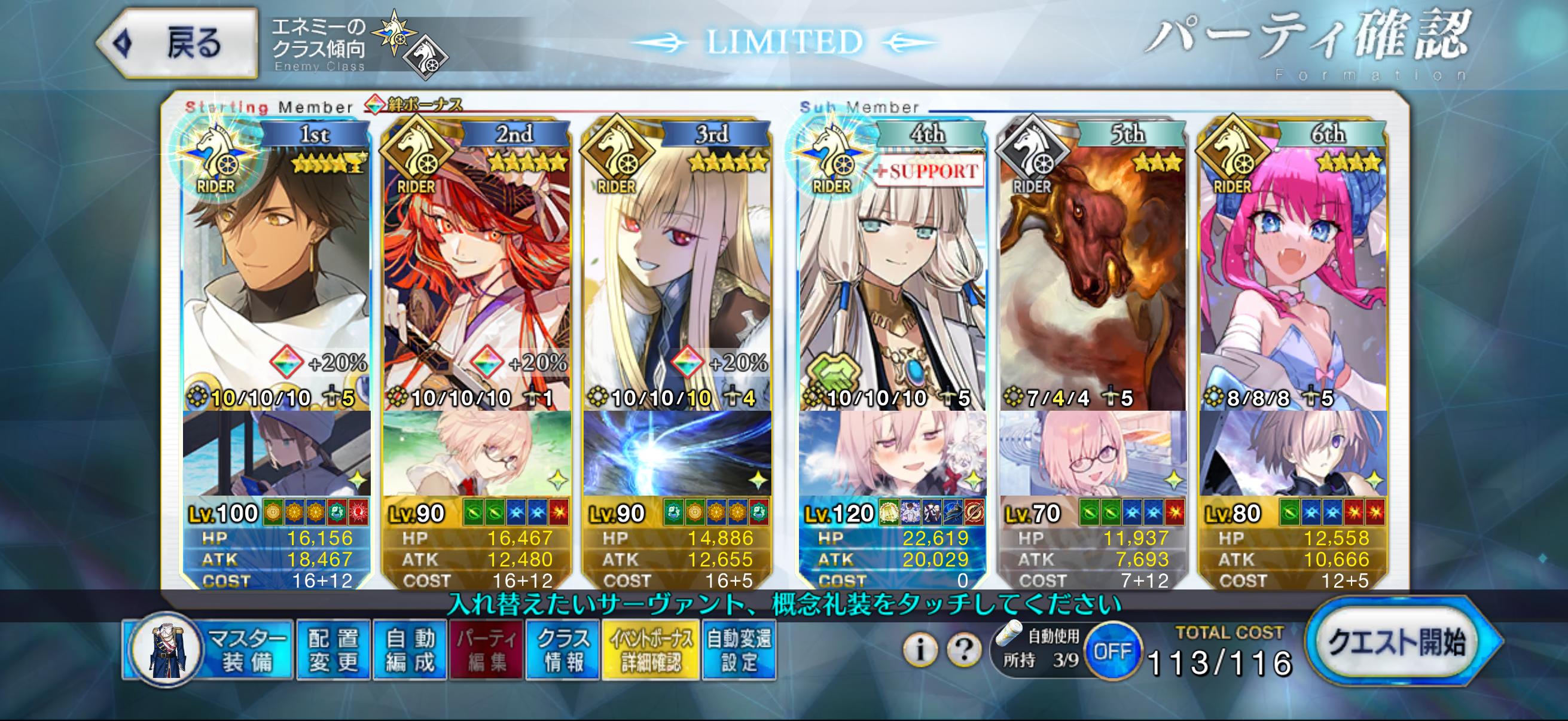Open マスター装備 master equipment
Screen dimensions: 1568x721
click(x=208, y=650)
